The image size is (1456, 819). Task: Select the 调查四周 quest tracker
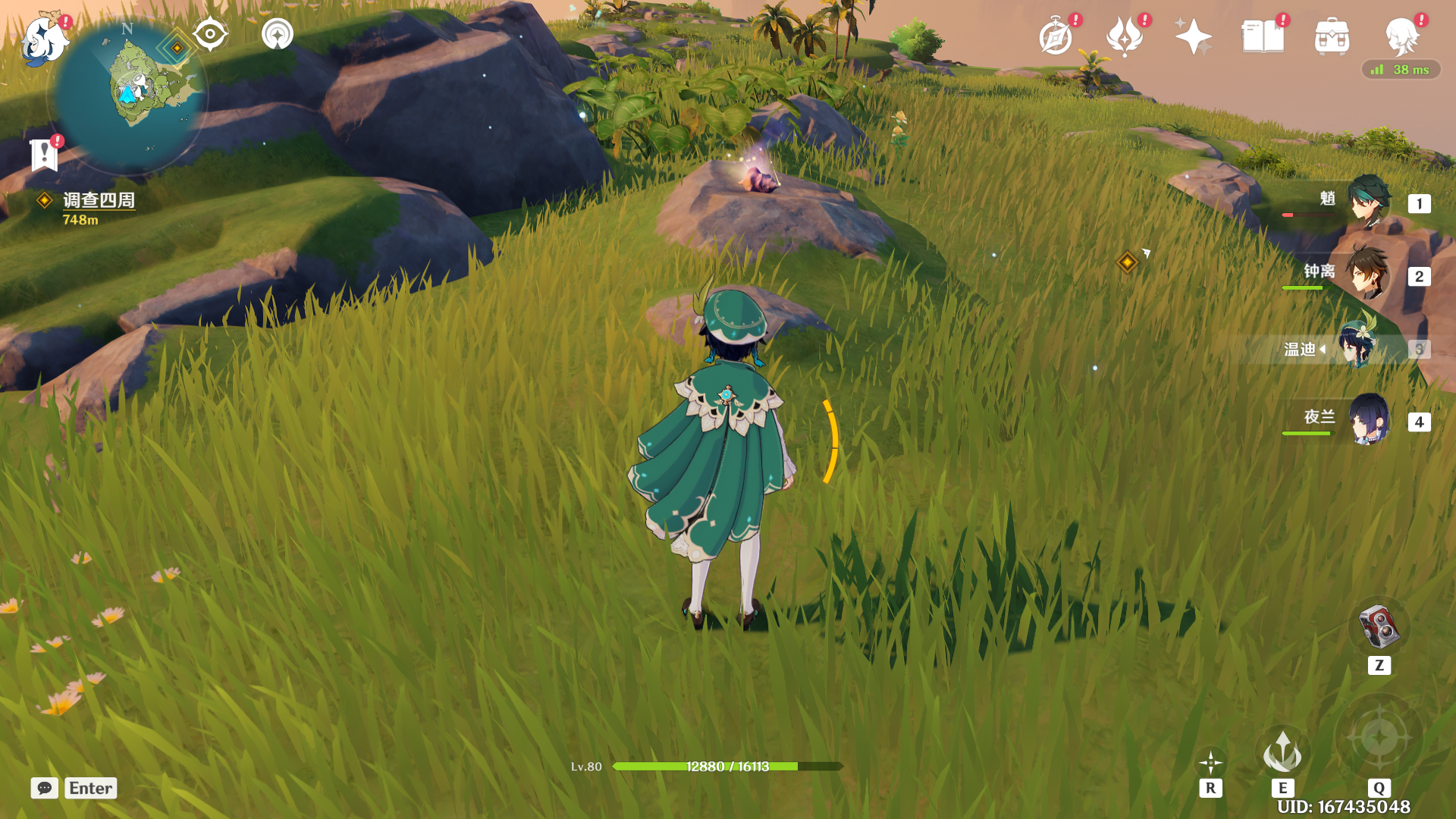[x=99, y=200]
